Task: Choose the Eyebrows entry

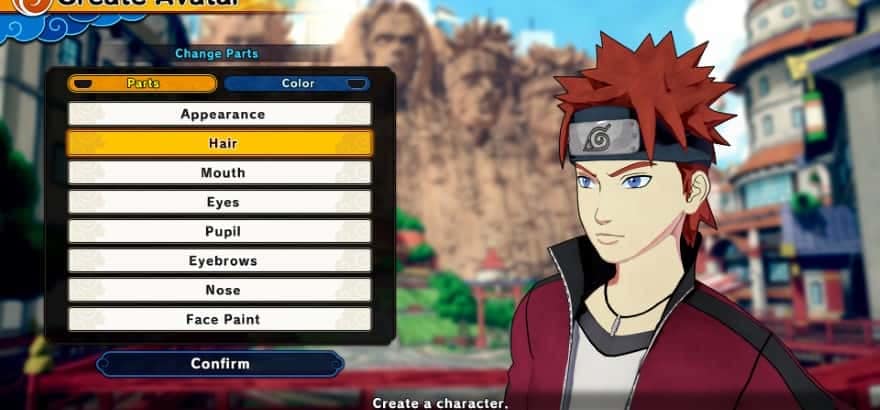Action: pos(220,261)
